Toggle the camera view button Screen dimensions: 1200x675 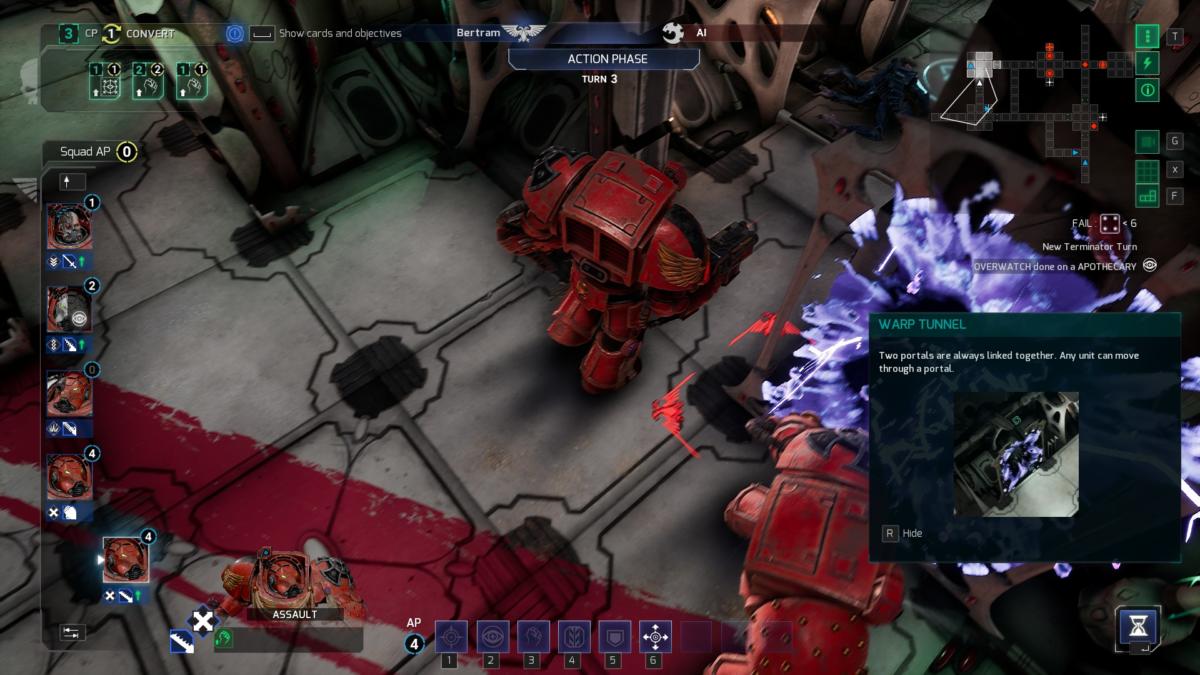(x=1147, y=142)
